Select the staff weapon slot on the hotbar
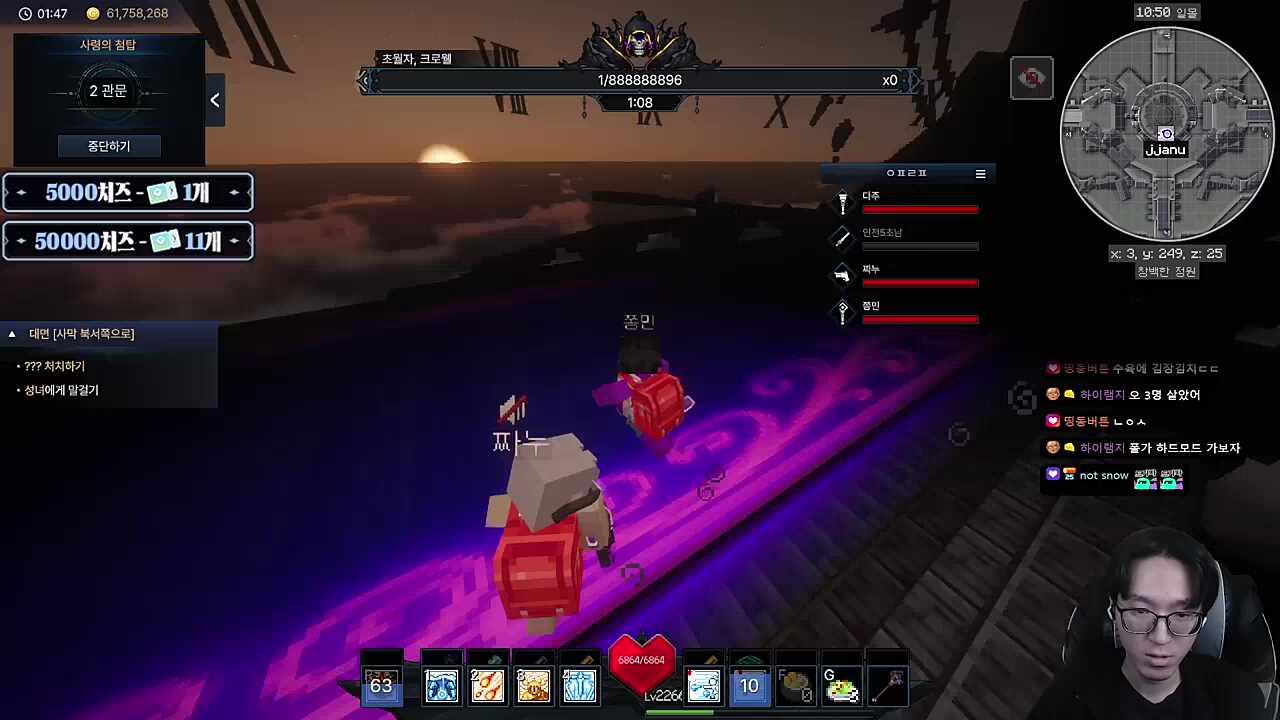Screen dimensions: 1280x720 [888, 687]
